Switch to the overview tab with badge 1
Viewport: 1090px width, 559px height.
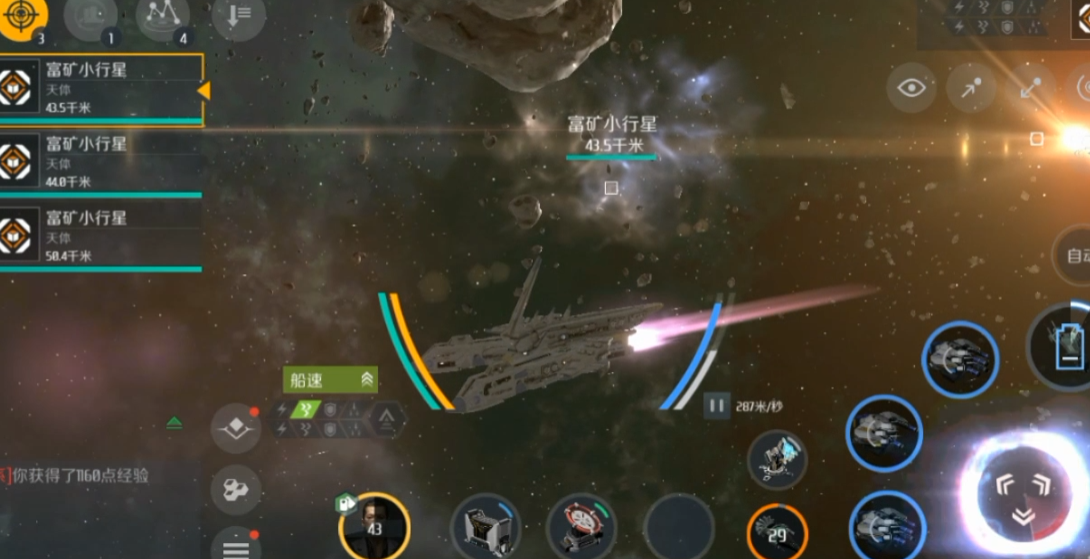(90, 19)
